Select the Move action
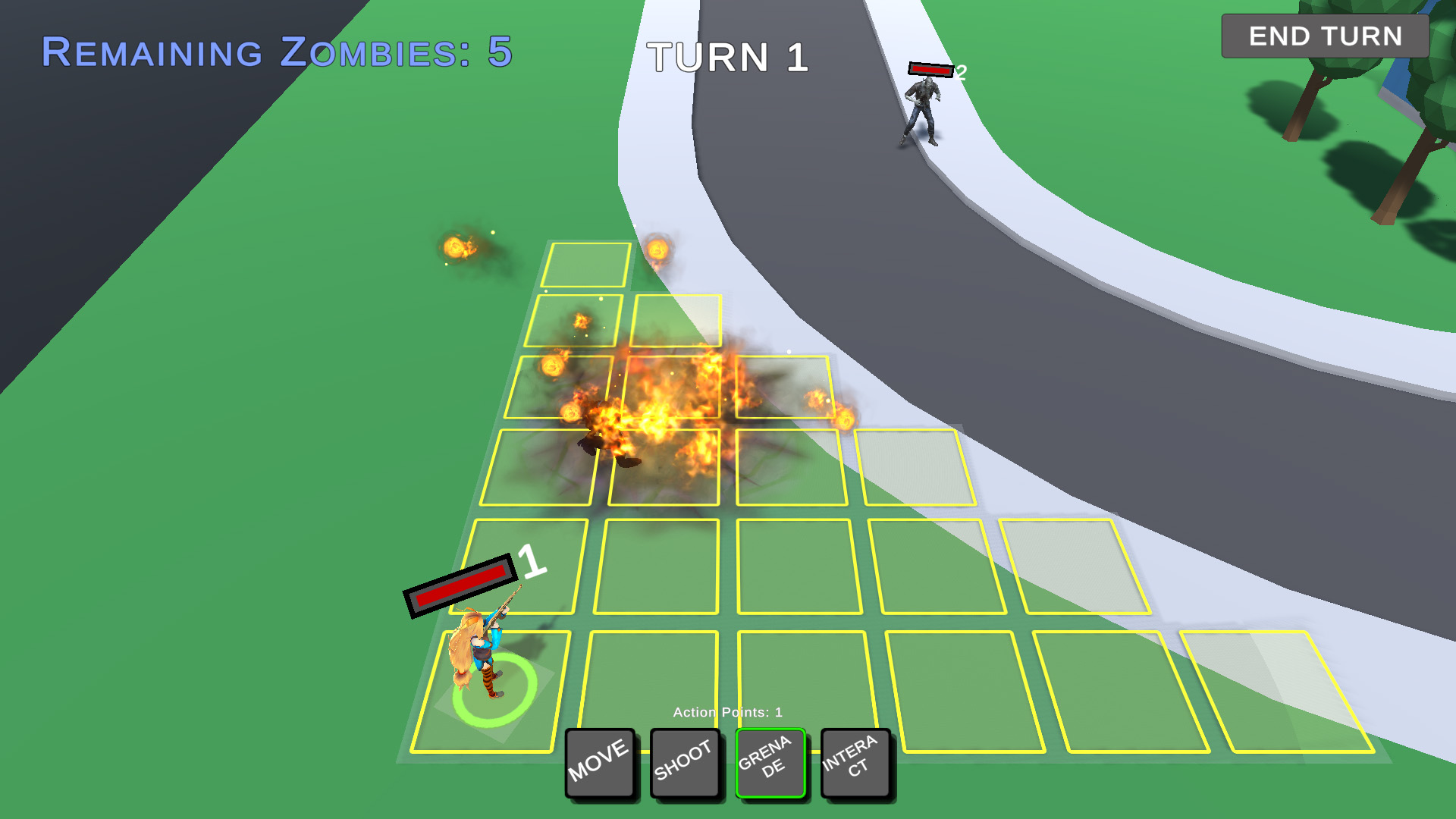This screenshot has width=1456, height=819. click(x=599, y=762)
